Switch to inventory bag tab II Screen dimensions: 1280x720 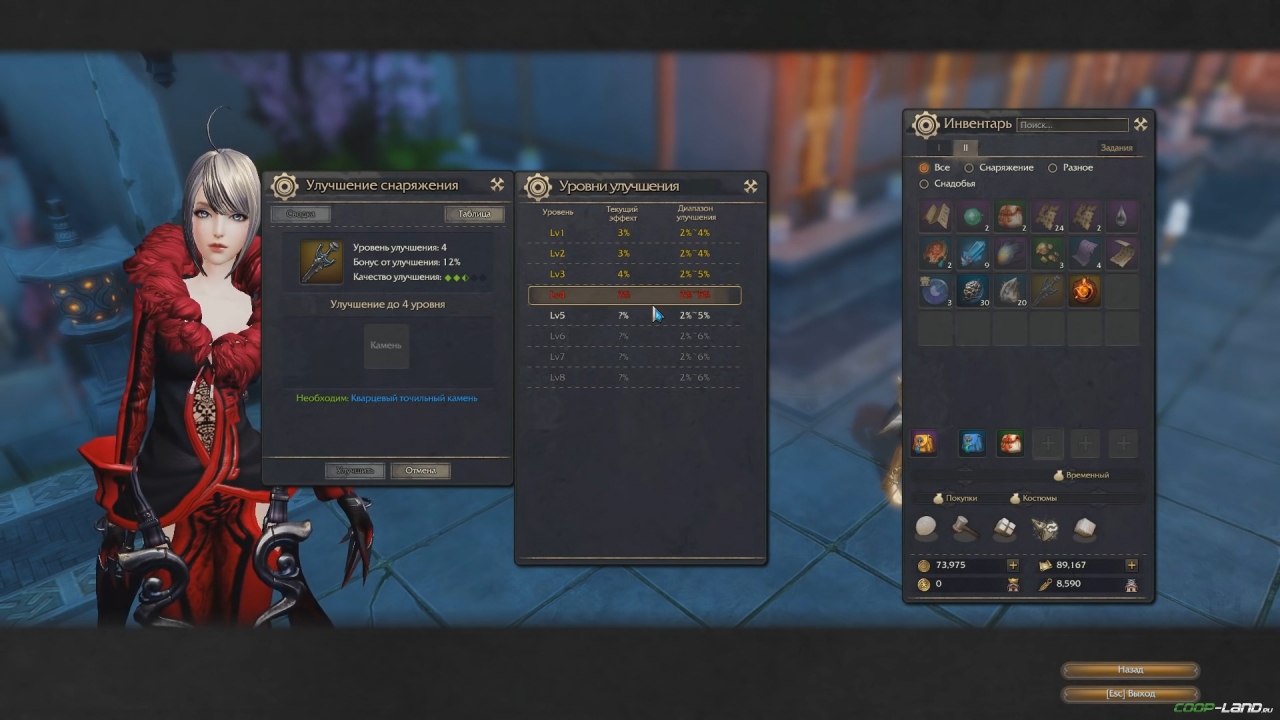pos(966,148)
